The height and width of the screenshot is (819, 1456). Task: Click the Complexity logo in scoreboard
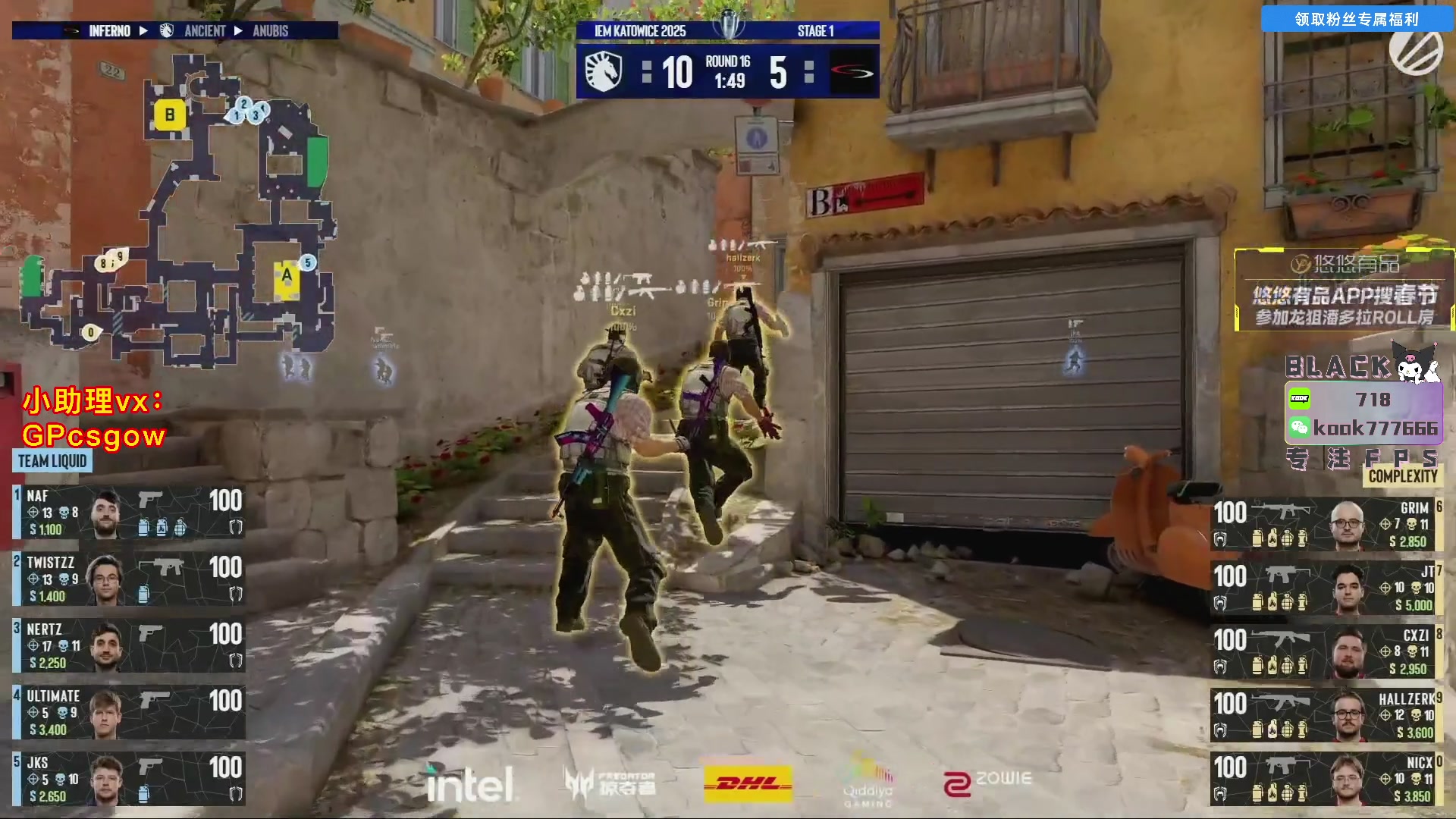(x=852, y=73)
